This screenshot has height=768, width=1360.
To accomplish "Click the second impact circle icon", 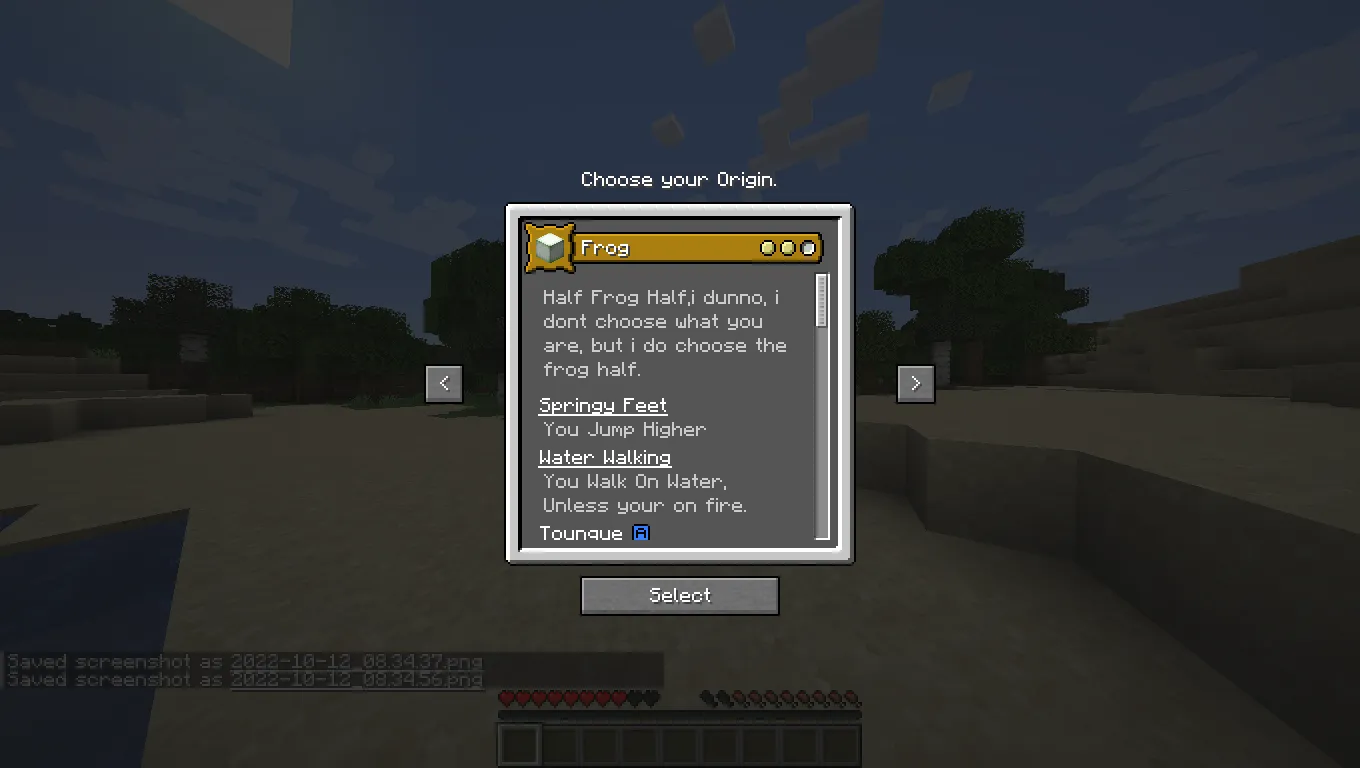I will coord(789,248).
